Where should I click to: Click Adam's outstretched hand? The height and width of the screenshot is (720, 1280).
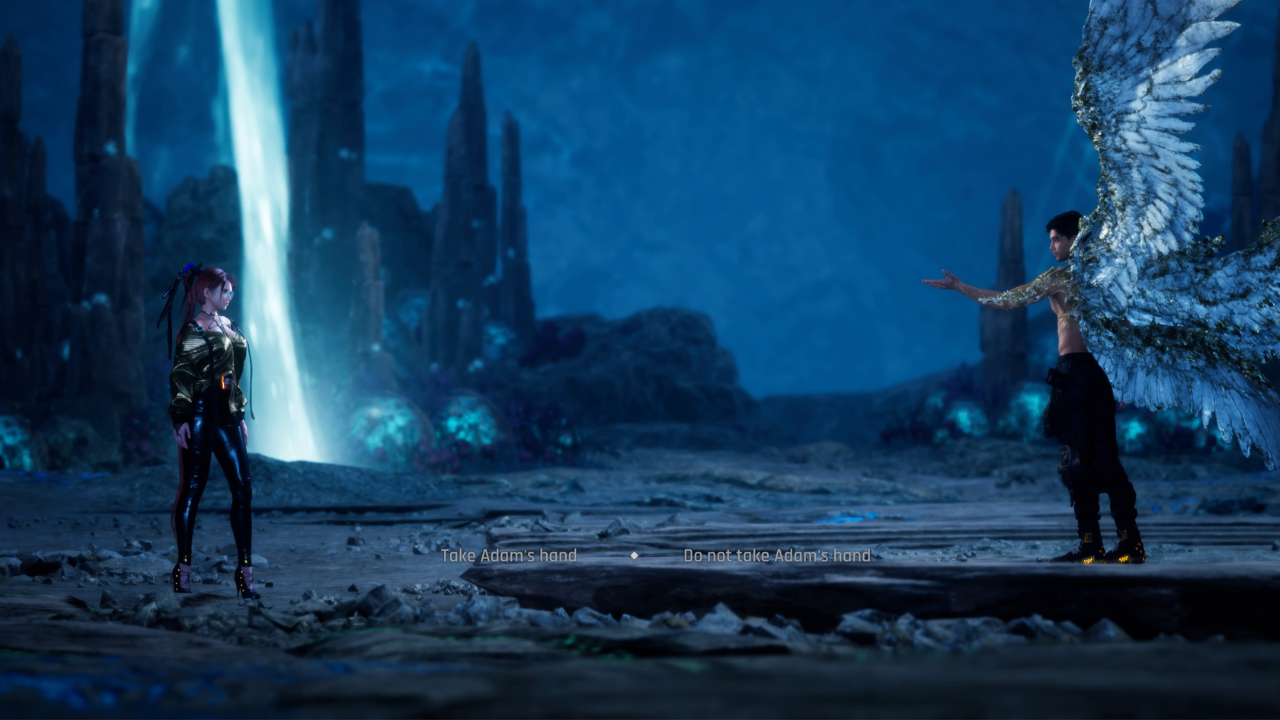coord(946,280)
